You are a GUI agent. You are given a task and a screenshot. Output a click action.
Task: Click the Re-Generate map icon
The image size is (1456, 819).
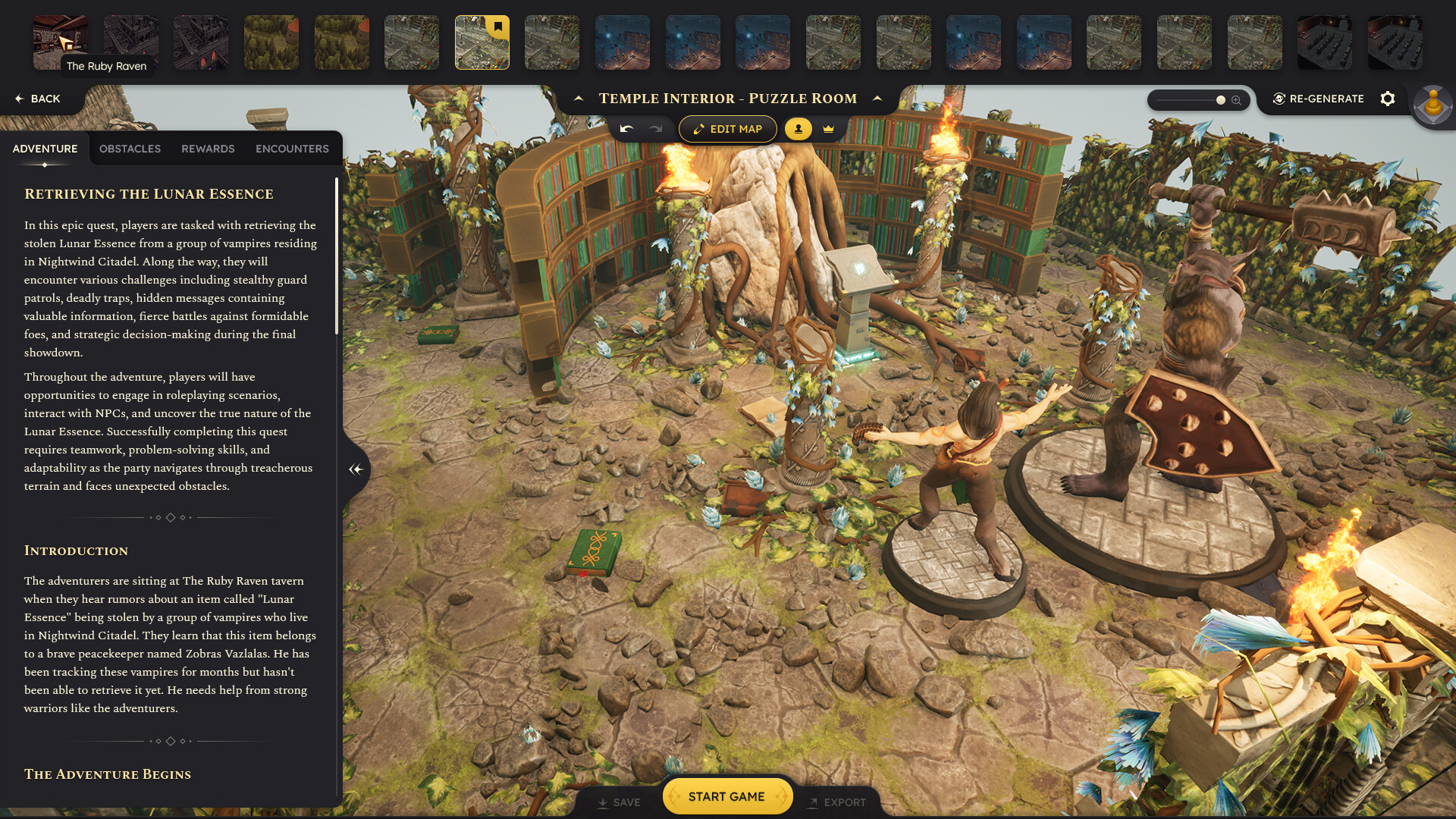click(1279, 99)
